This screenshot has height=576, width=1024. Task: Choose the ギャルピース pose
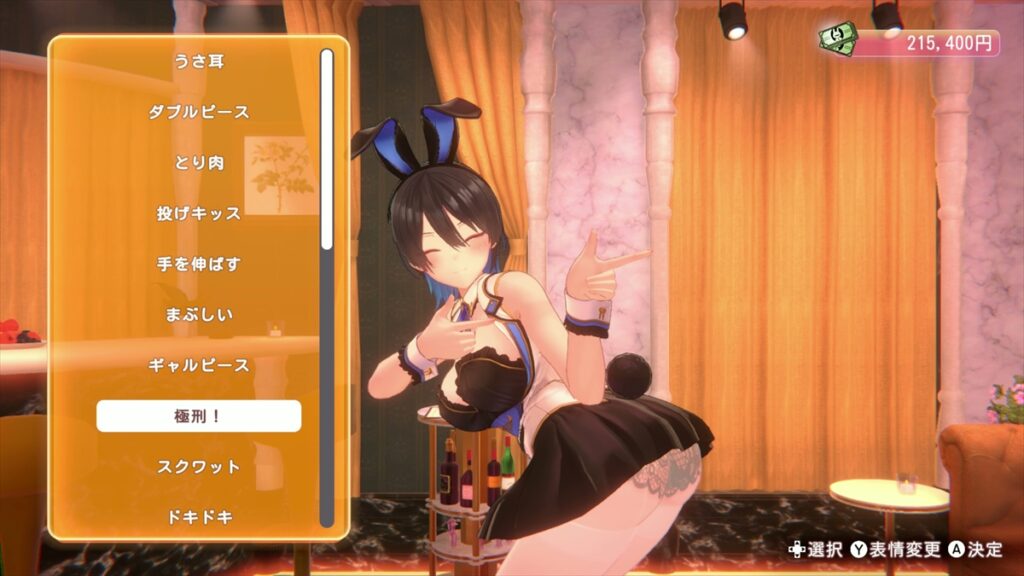click(198, 365)
